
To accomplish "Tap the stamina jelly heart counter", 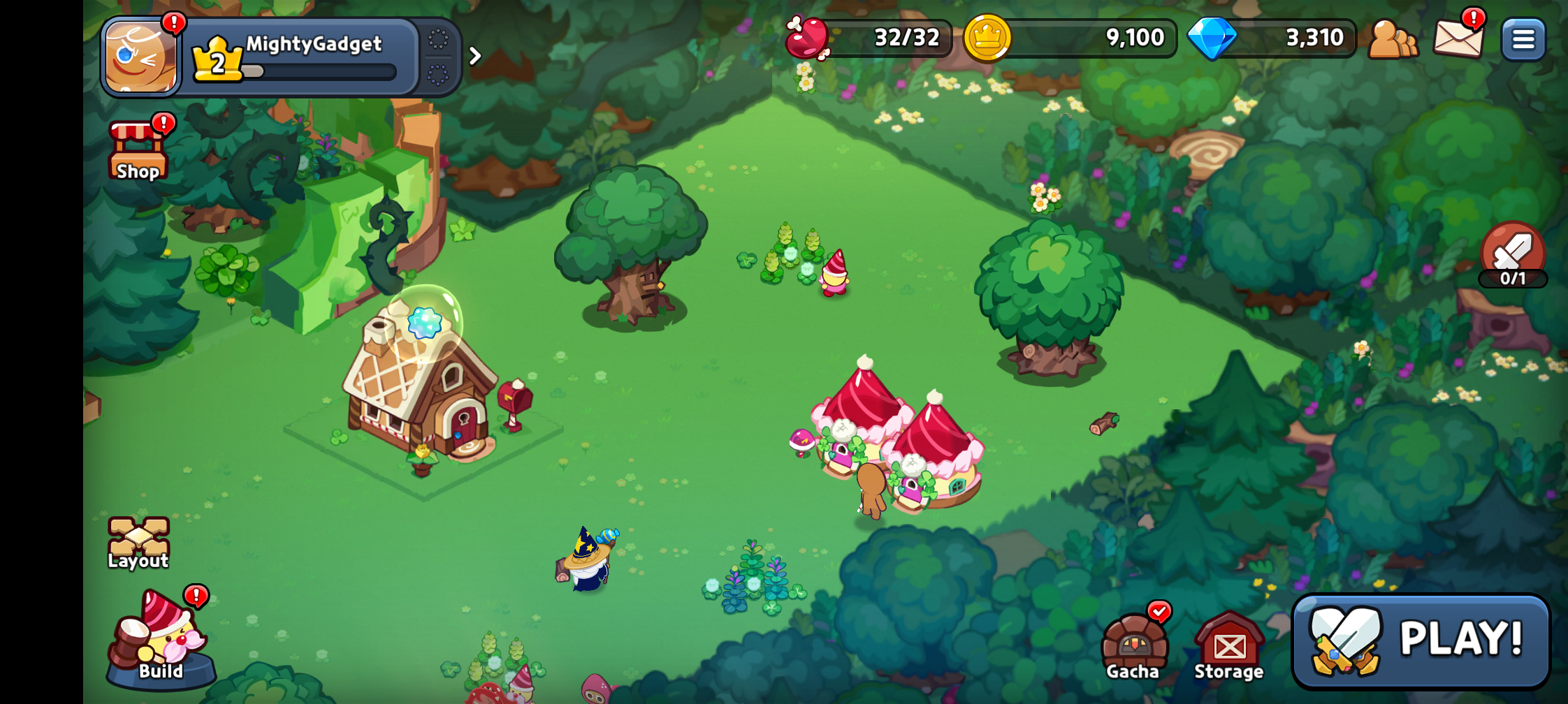I will [869, 38].
